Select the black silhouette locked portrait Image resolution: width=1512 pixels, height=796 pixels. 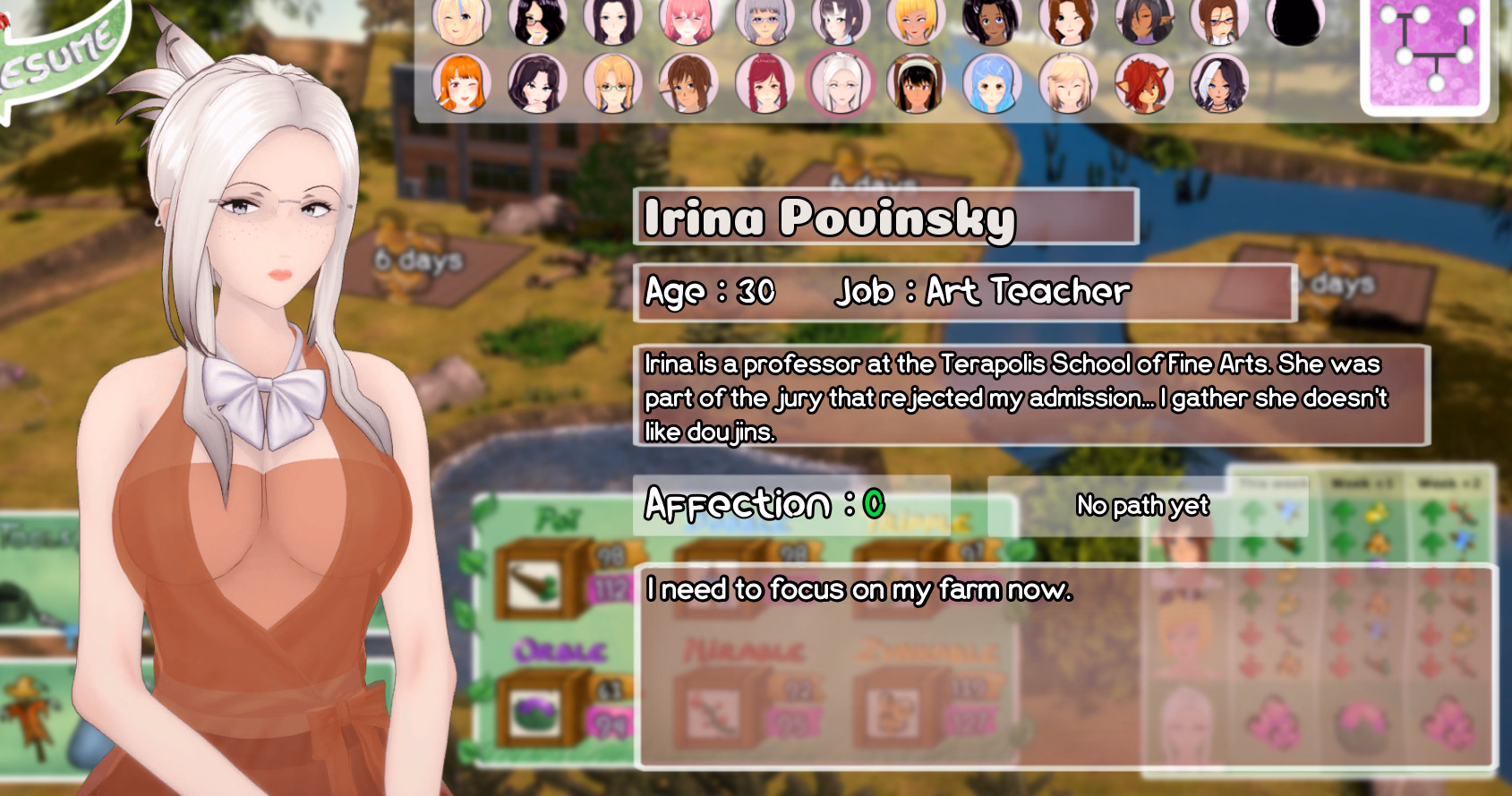point(1294,20)
